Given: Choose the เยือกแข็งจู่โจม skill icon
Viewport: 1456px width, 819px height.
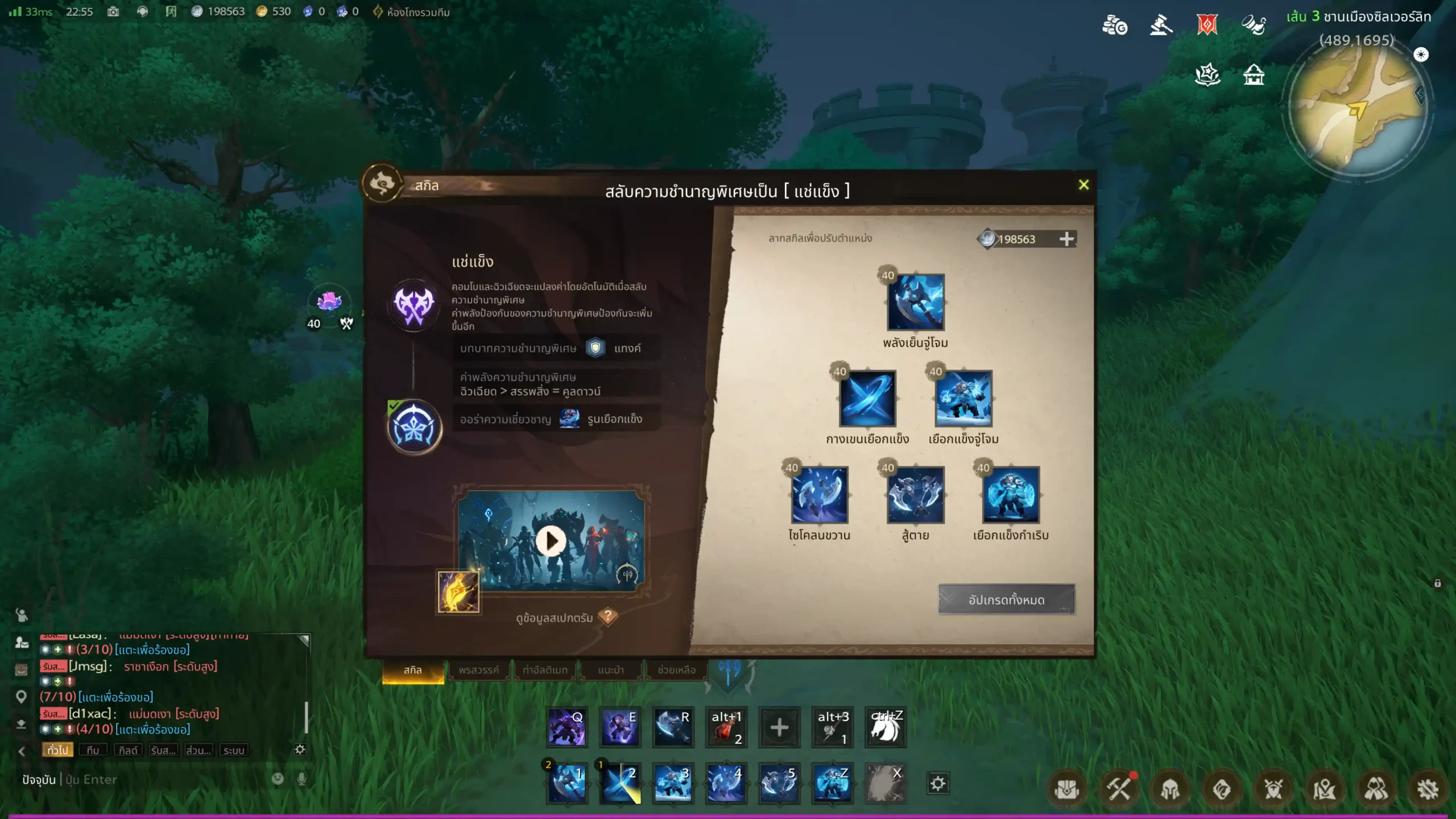Looking at the screenshot, I should 963,399.
